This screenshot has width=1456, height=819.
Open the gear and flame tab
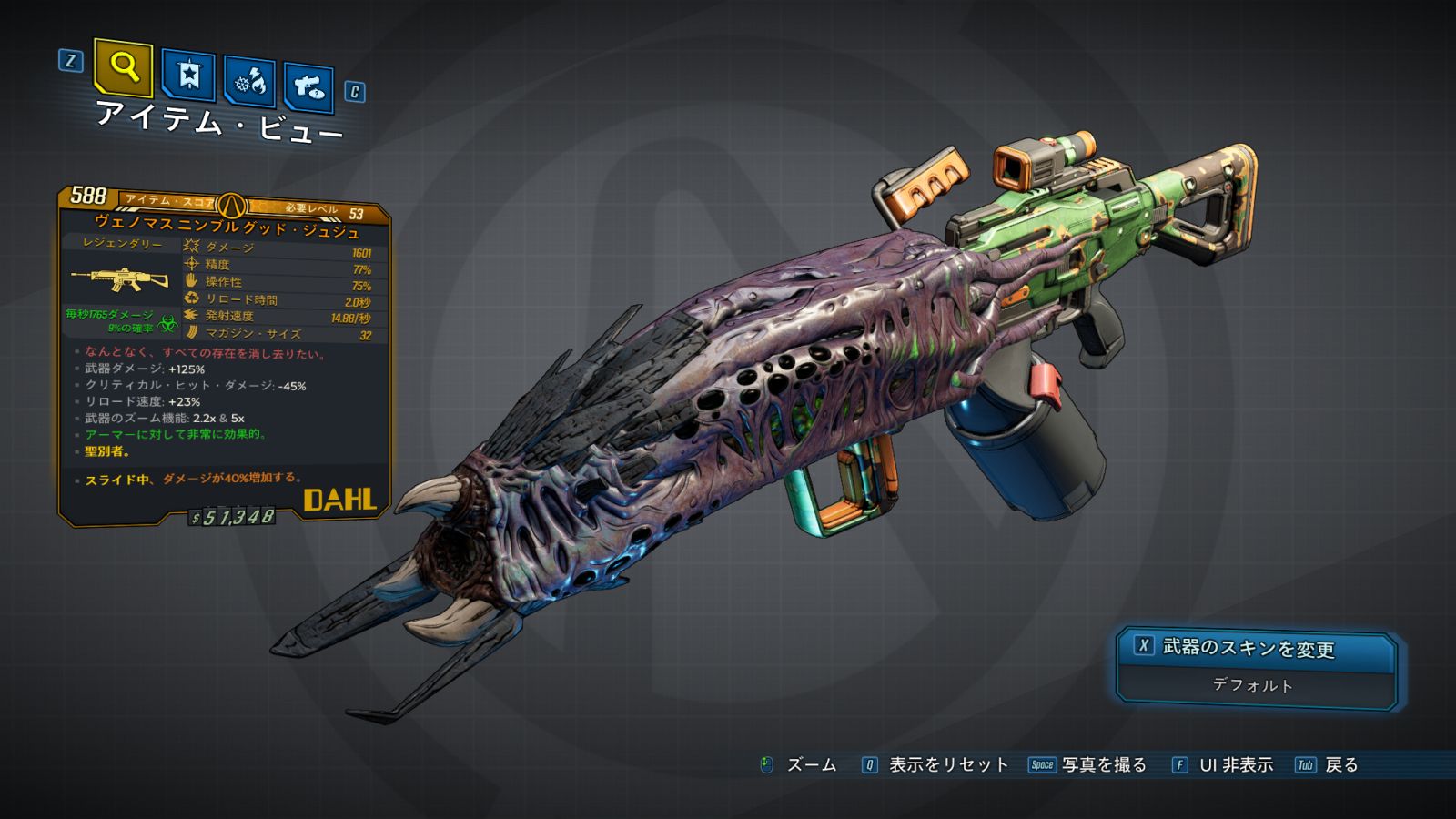click(250, 83)
